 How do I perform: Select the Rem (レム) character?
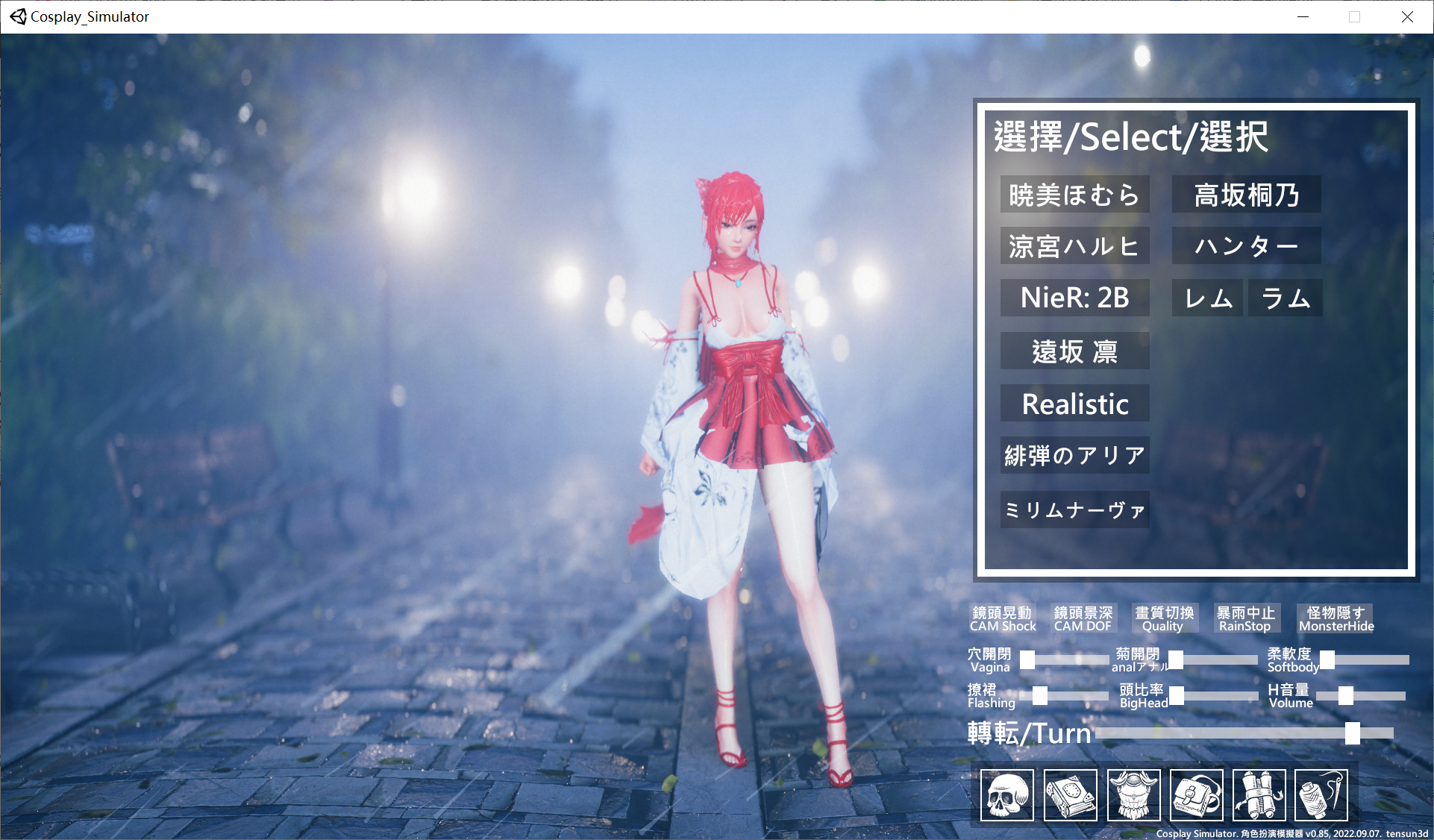[x=1206, y=298]
